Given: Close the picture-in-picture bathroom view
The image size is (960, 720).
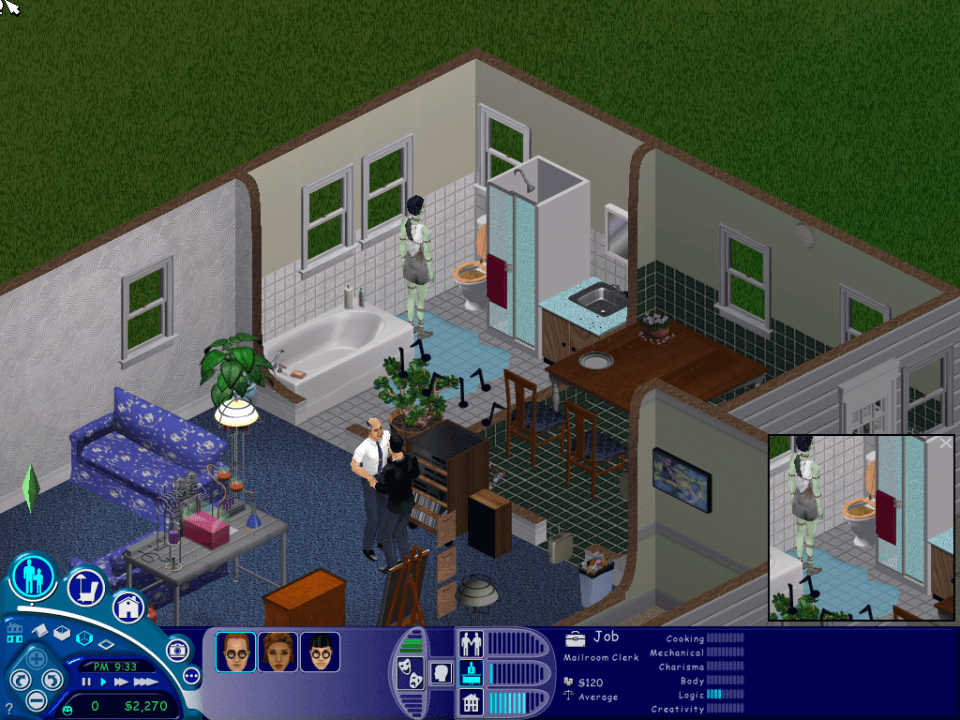Looking at the screenshot, I should coord(946,443).
